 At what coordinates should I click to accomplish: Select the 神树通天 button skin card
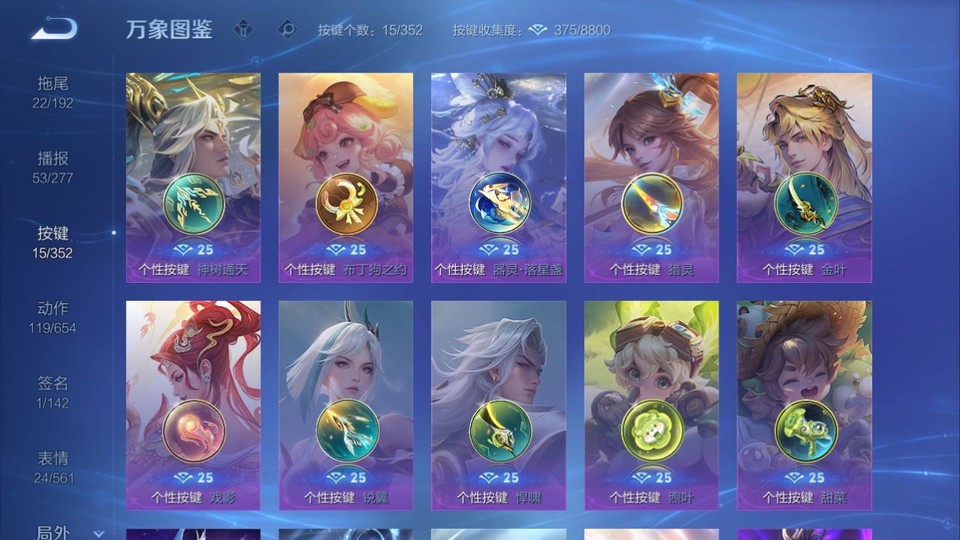[x=193, y=177]
